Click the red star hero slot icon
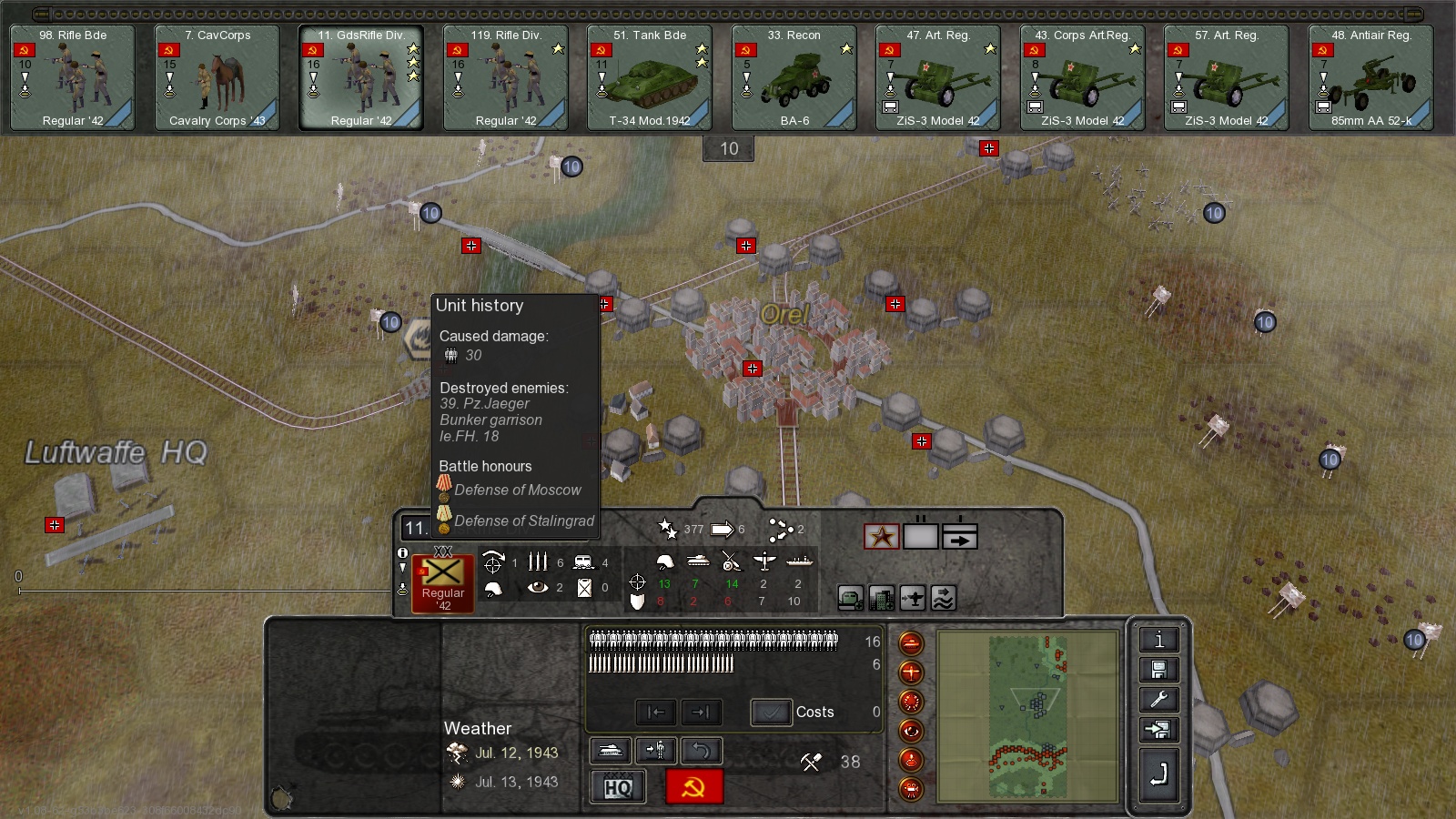The height and width of the screenshot is (819, 1456). click(881, 535)
